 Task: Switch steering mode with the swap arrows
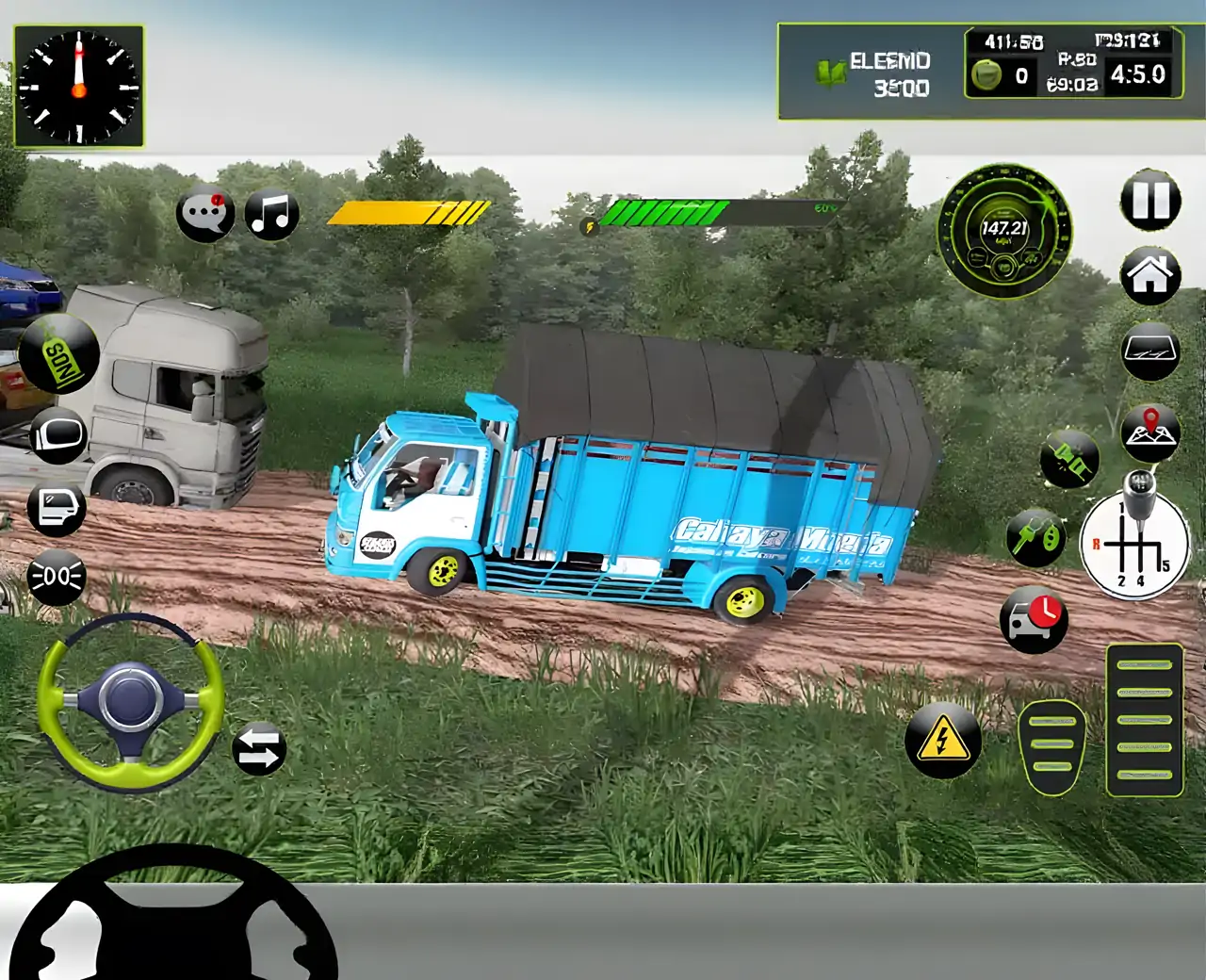(259, 749)
